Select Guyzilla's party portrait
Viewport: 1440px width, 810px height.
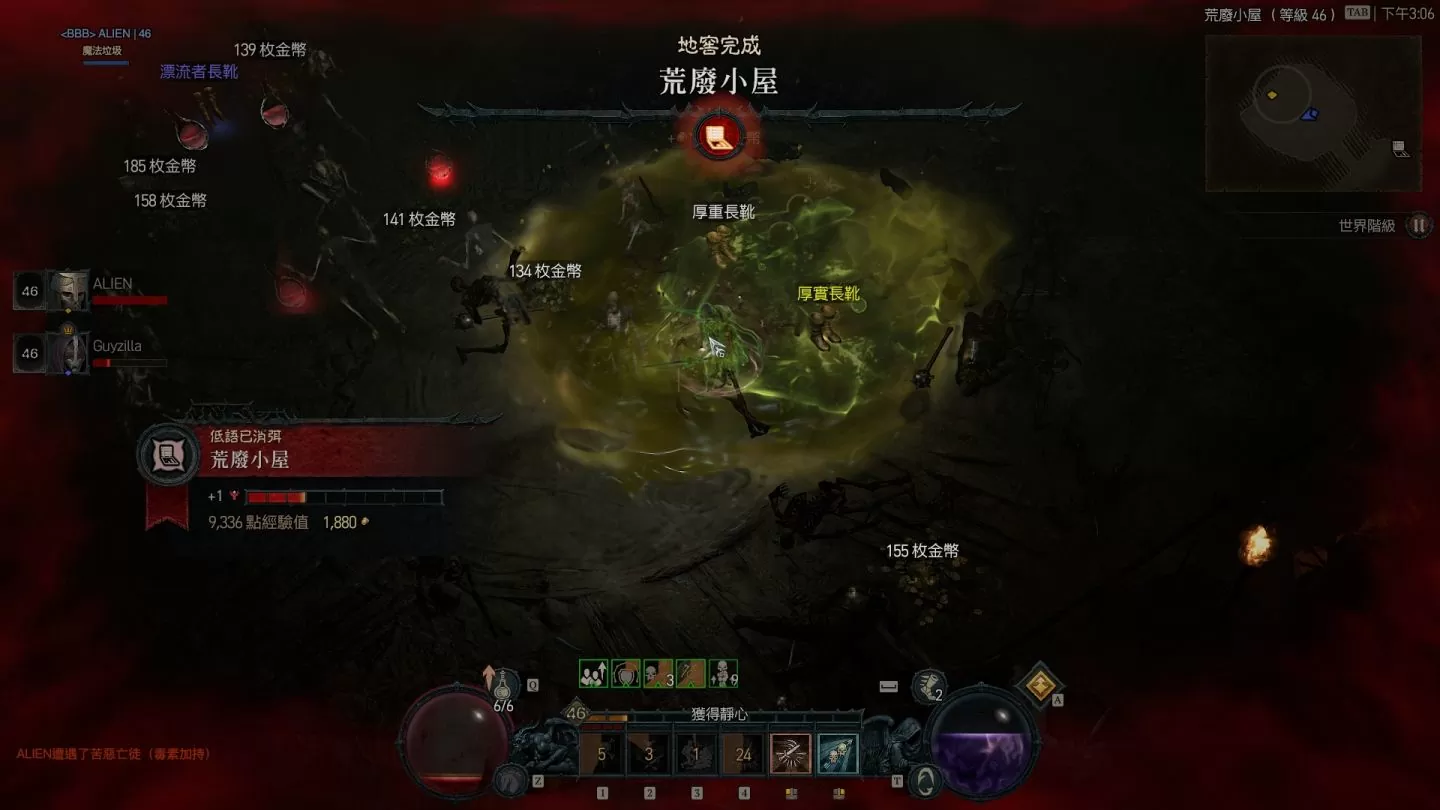point(67,353)
